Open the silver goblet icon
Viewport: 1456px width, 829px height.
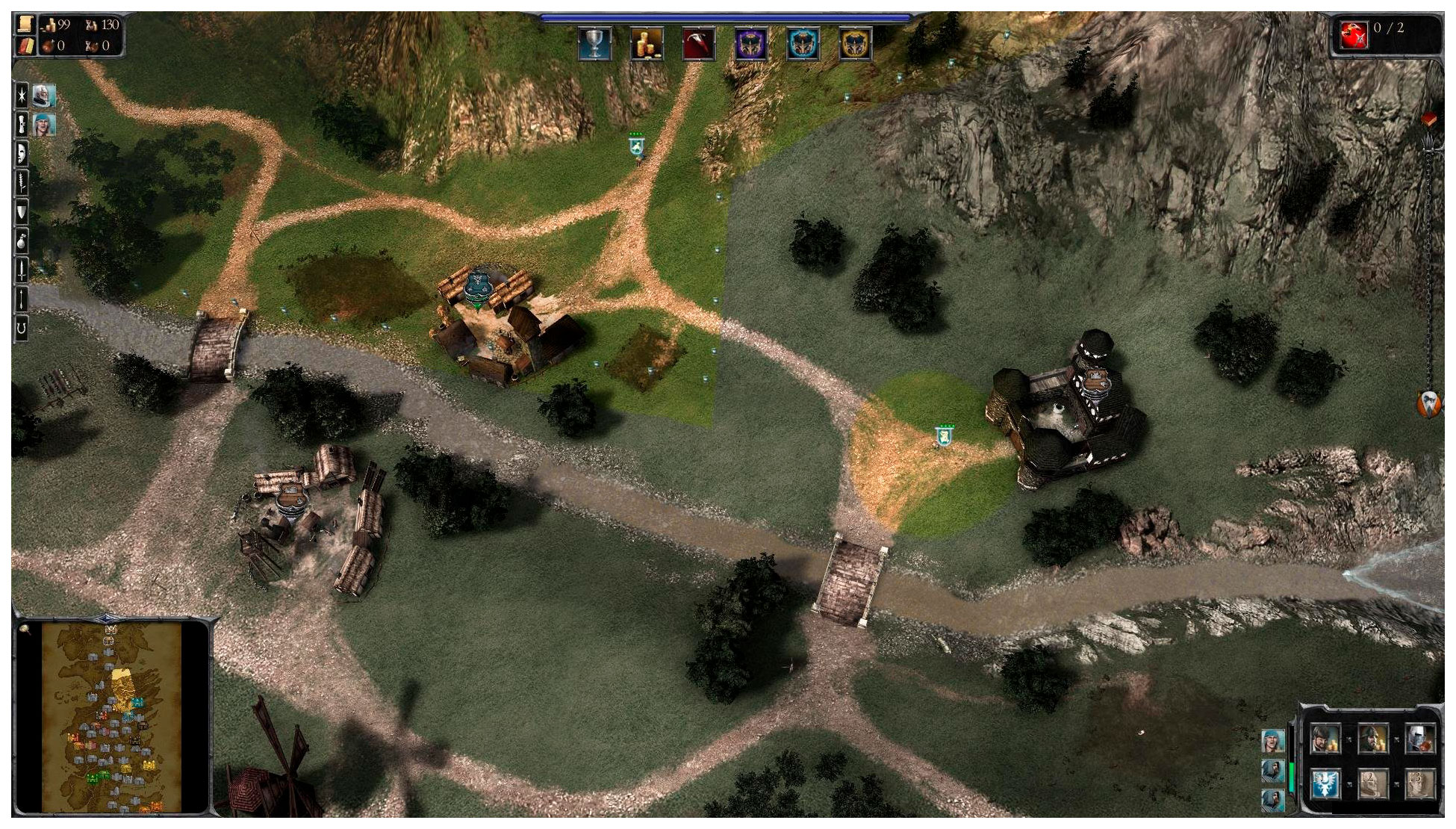pyautogui.click(x=594, y=43)
